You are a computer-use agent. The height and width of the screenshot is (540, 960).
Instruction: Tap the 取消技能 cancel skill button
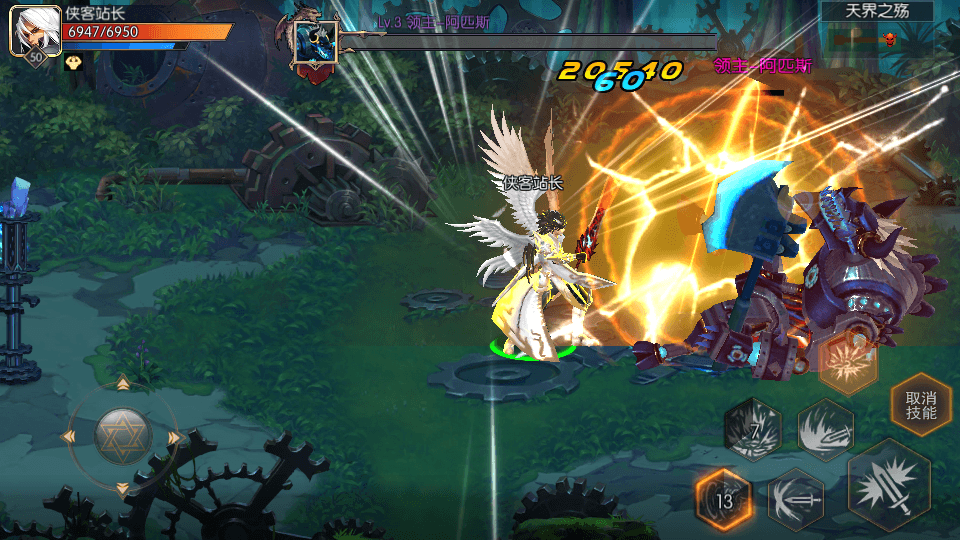click(921, 404)
